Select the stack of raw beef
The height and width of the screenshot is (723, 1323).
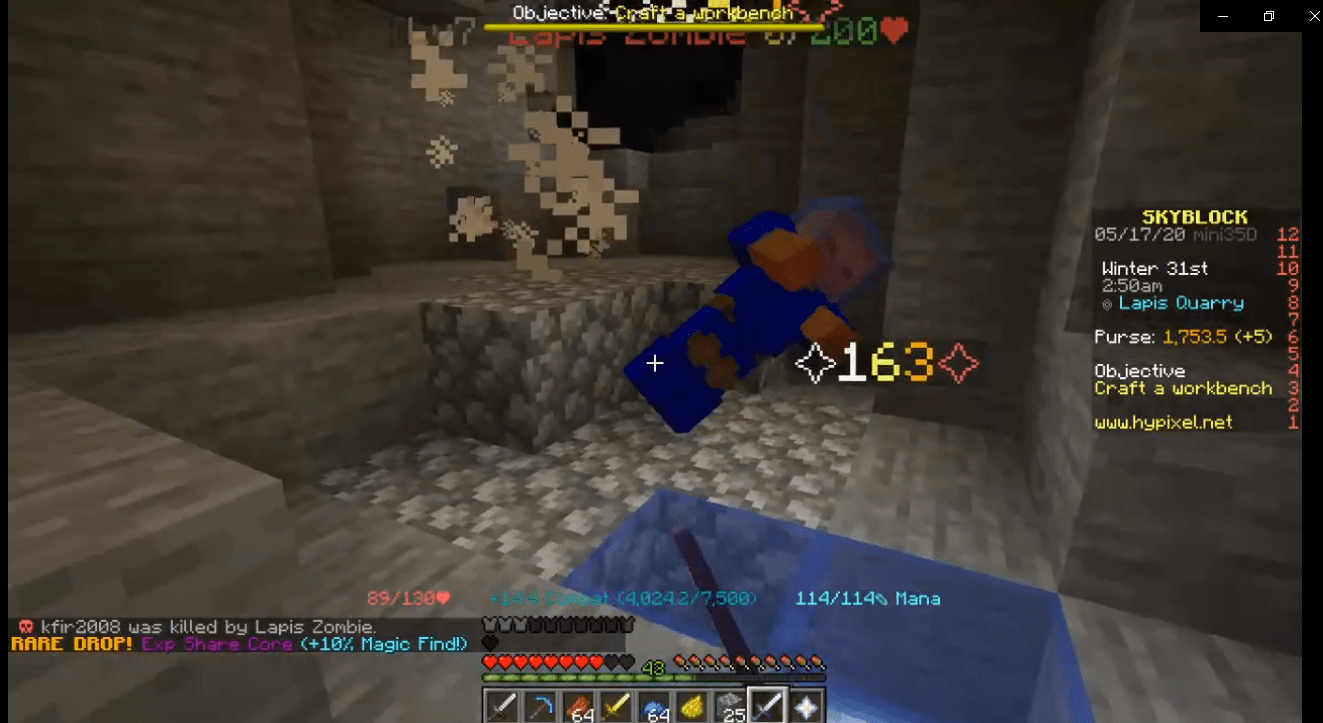pyautogui.click(x=577, y=705)
